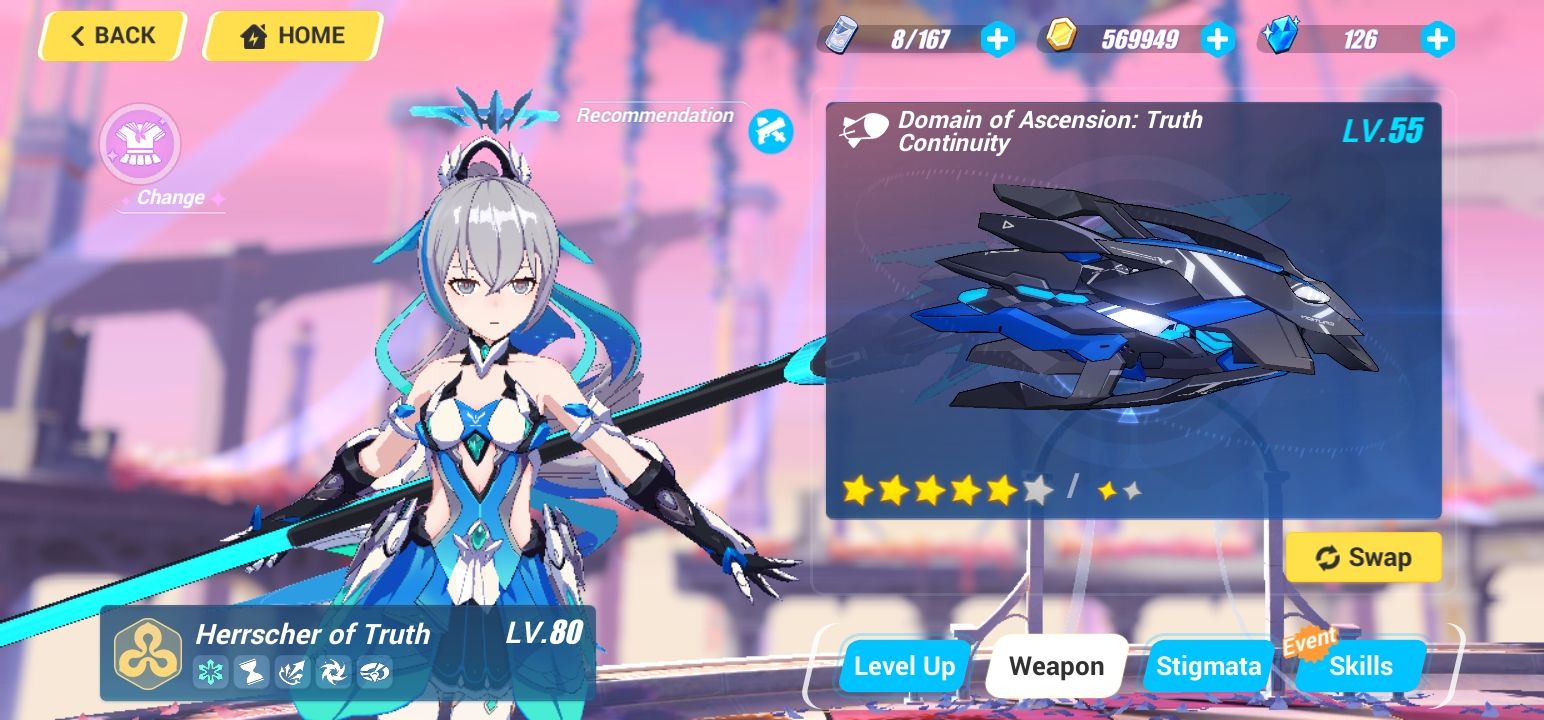Click the plus to buy more stamina

996,38
